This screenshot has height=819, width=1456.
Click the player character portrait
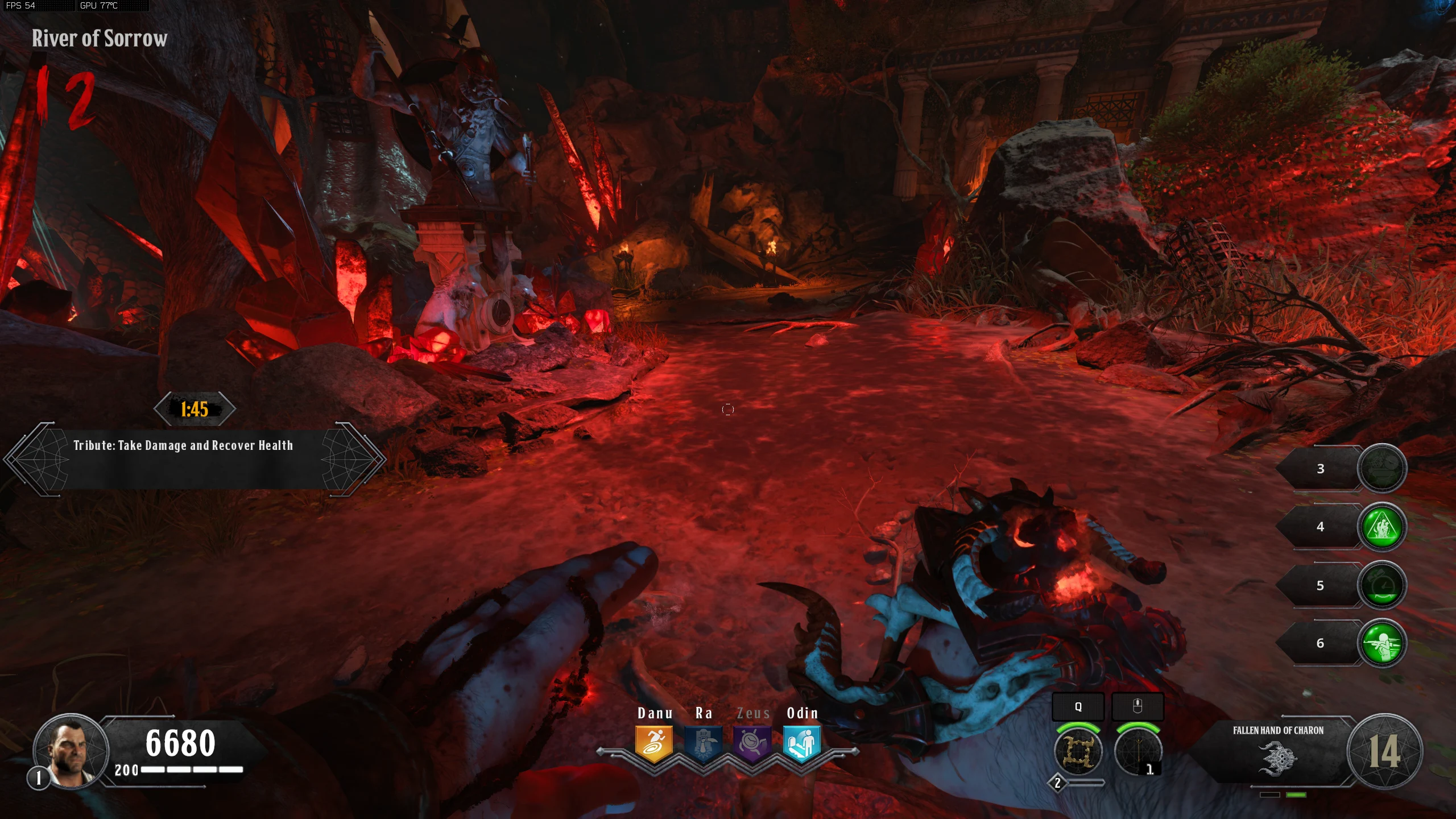(x=71, y=751)
